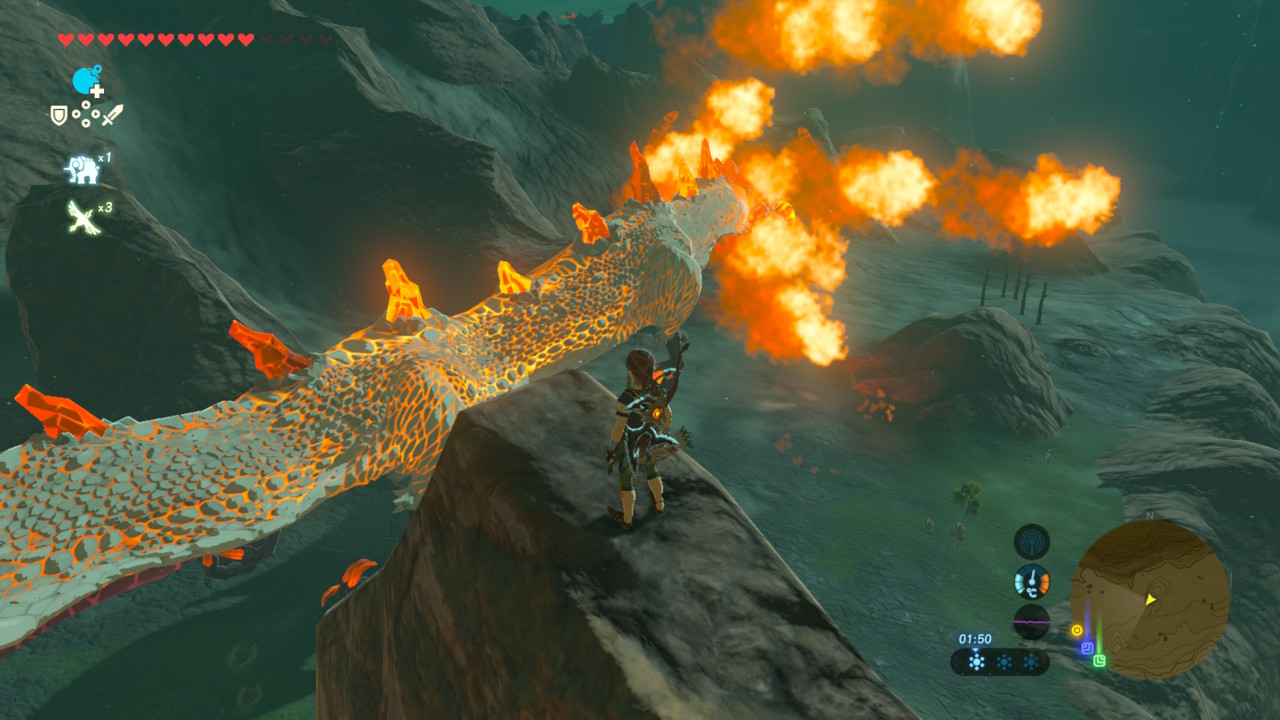
Task: Open the weather forecast panel
Action: click(999, 661)
